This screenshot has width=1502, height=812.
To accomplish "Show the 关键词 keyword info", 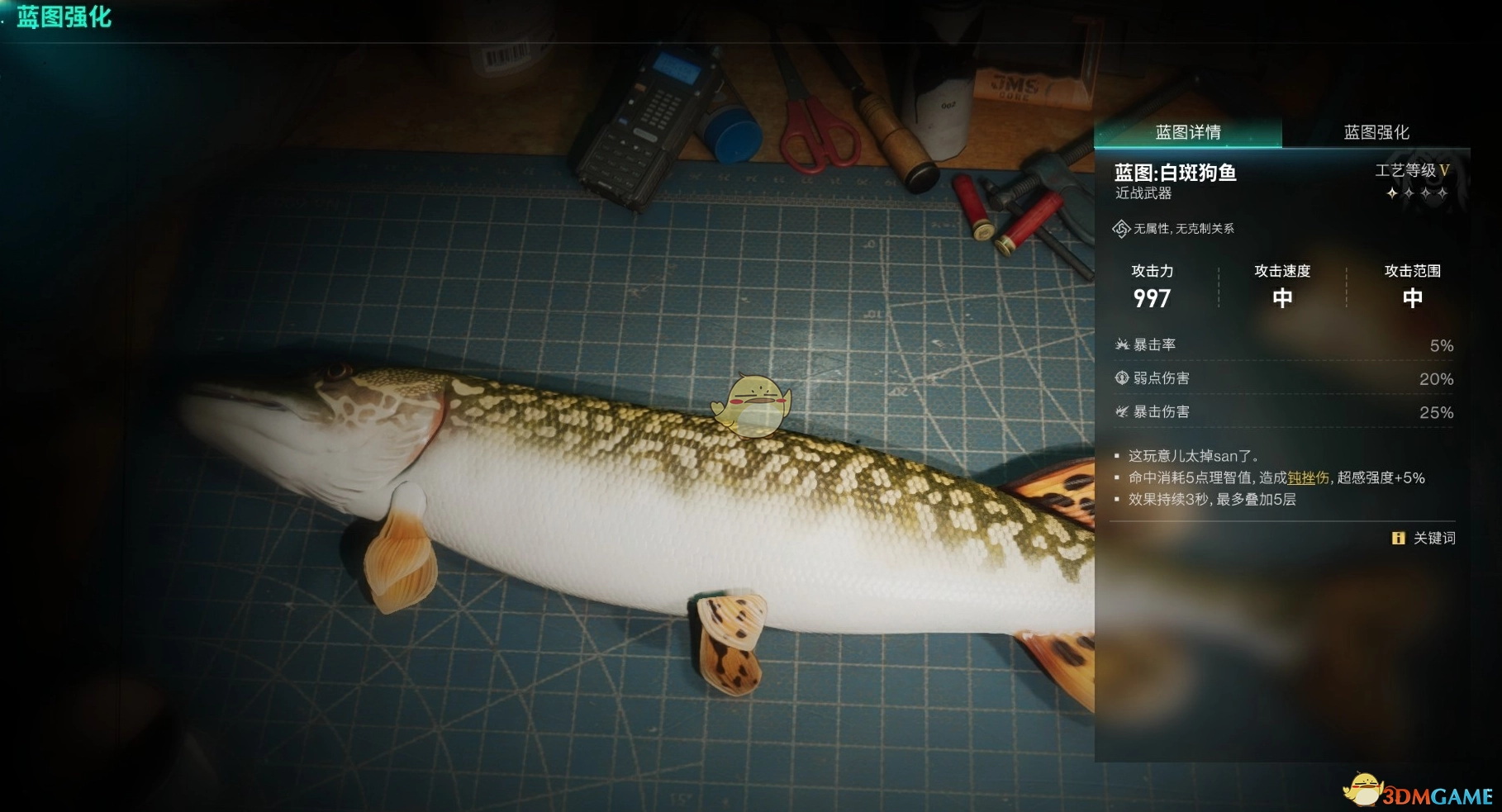I will pos(1424,538).
